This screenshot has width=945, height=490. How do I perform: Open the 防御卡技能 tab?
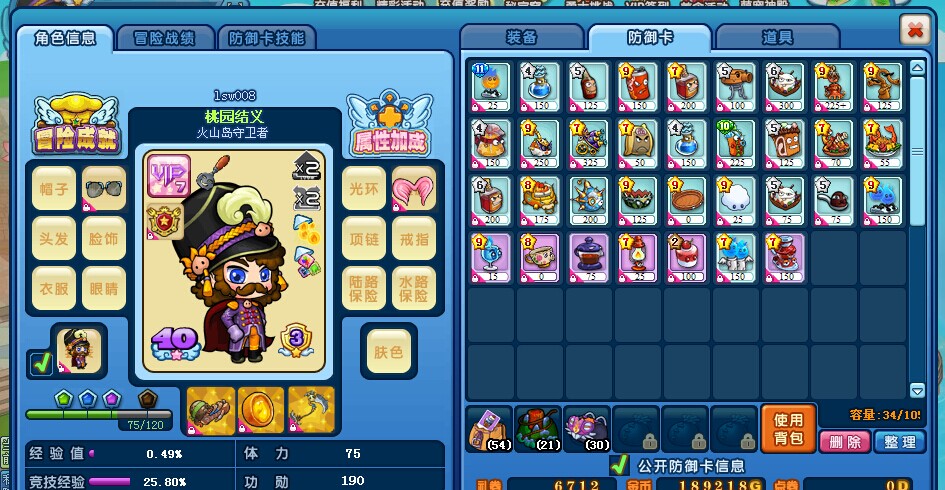click(265, 38)
